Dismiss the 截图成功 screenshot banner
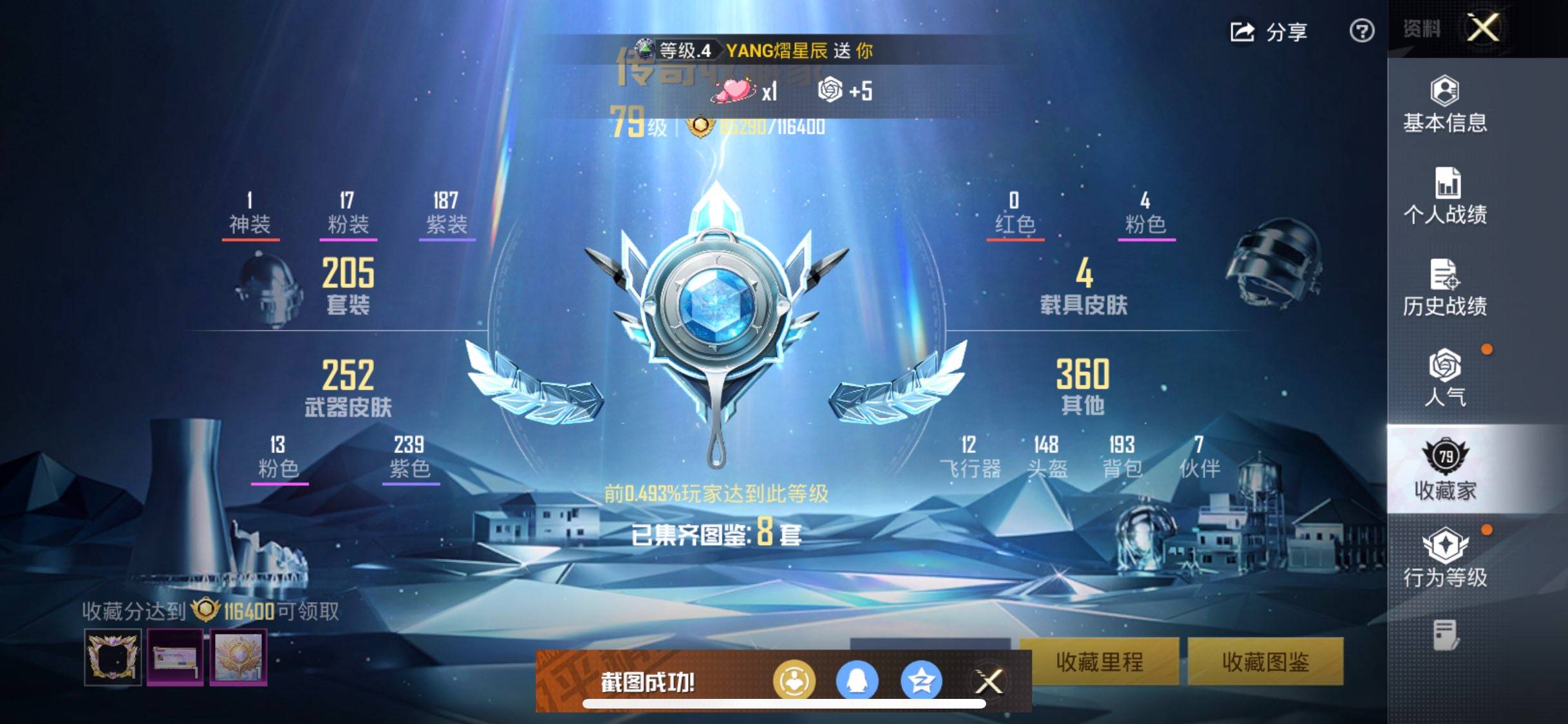The image size is (1568, 724). pos(989,682)
